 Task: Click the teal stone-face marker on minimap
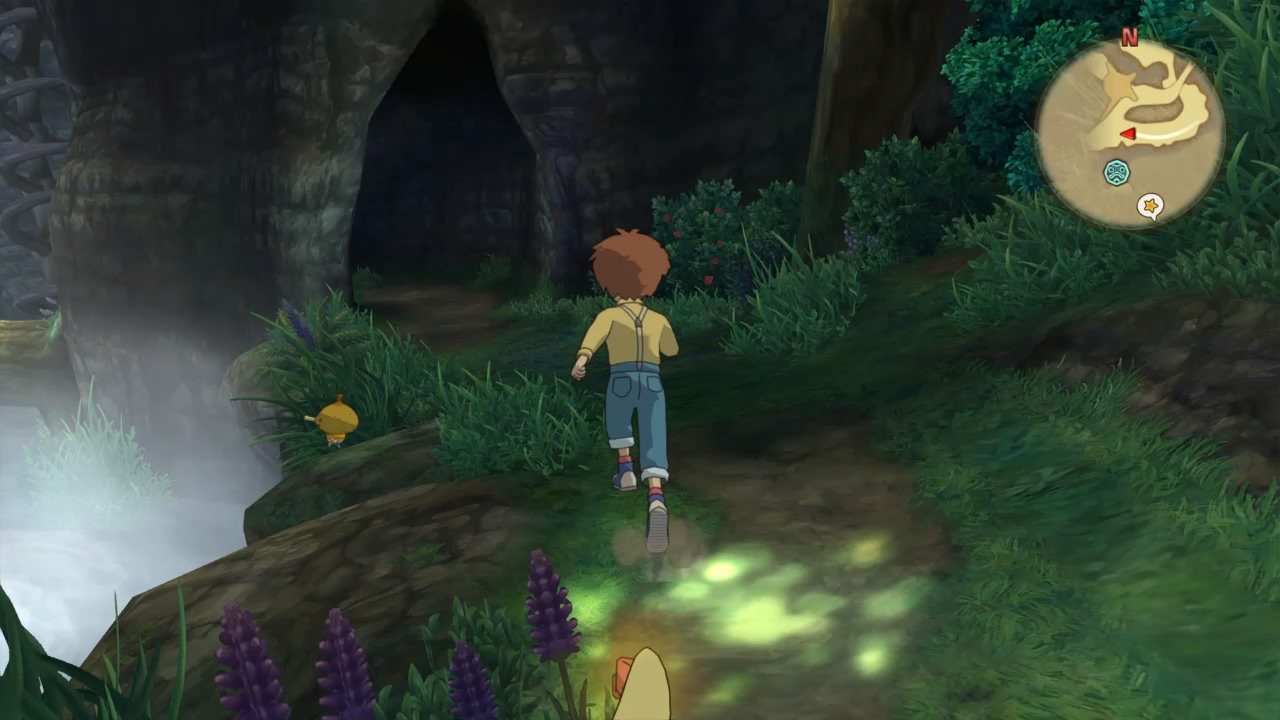[x=1116, y=173]
